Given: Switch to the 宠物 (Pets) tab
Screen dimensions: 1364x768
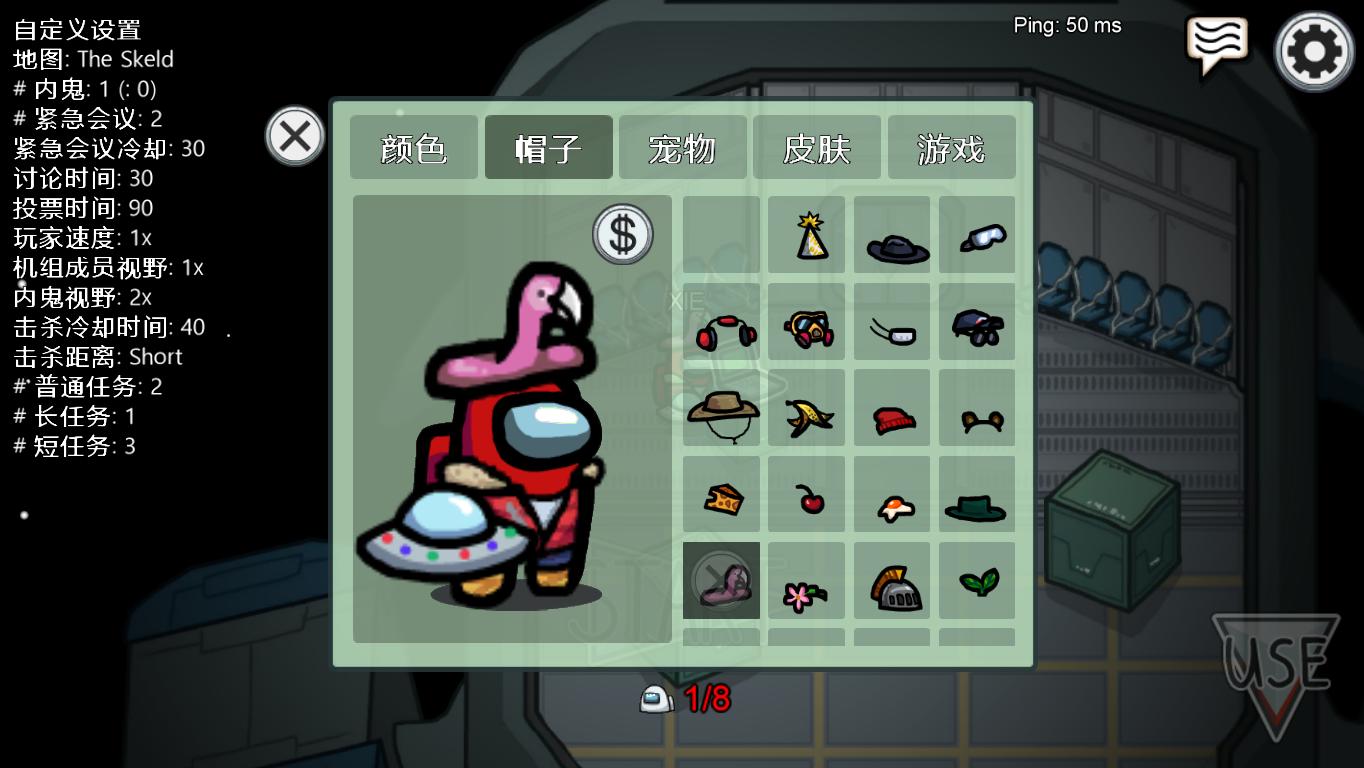Looking at the screenshot, I should point(682,147).
